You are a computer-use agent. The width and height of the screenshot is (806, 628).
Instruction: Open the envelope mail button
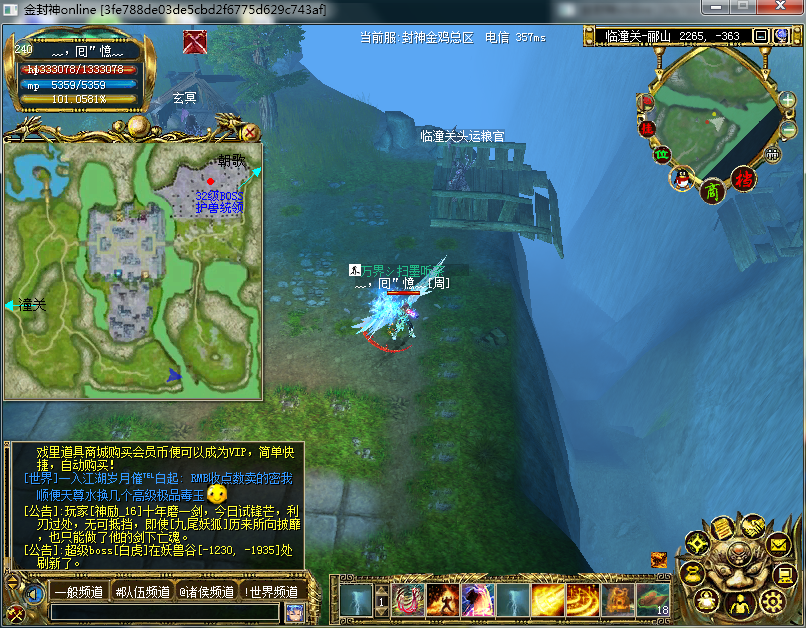point(779,544)
